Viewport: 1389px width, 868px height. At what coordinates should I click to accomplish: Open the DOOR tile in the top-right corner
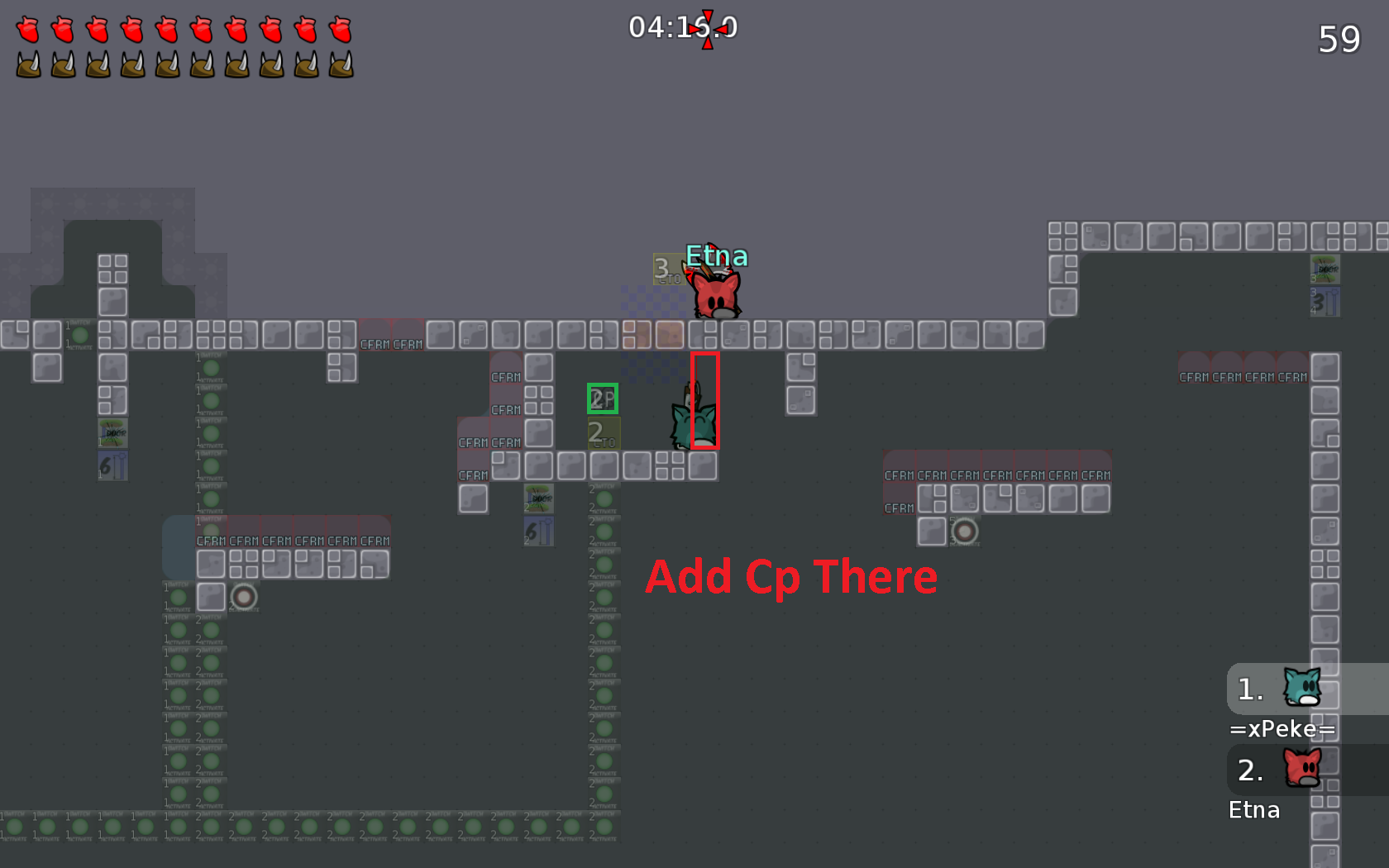coord(1326,269)
